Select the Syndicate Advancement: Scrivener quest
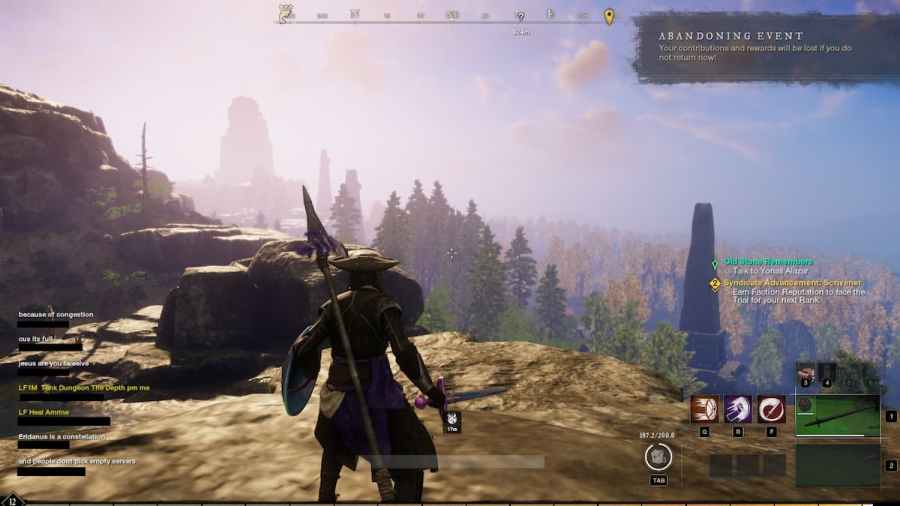Image resolution: width=900 pixels, height=506 pixels. (792, 283)
